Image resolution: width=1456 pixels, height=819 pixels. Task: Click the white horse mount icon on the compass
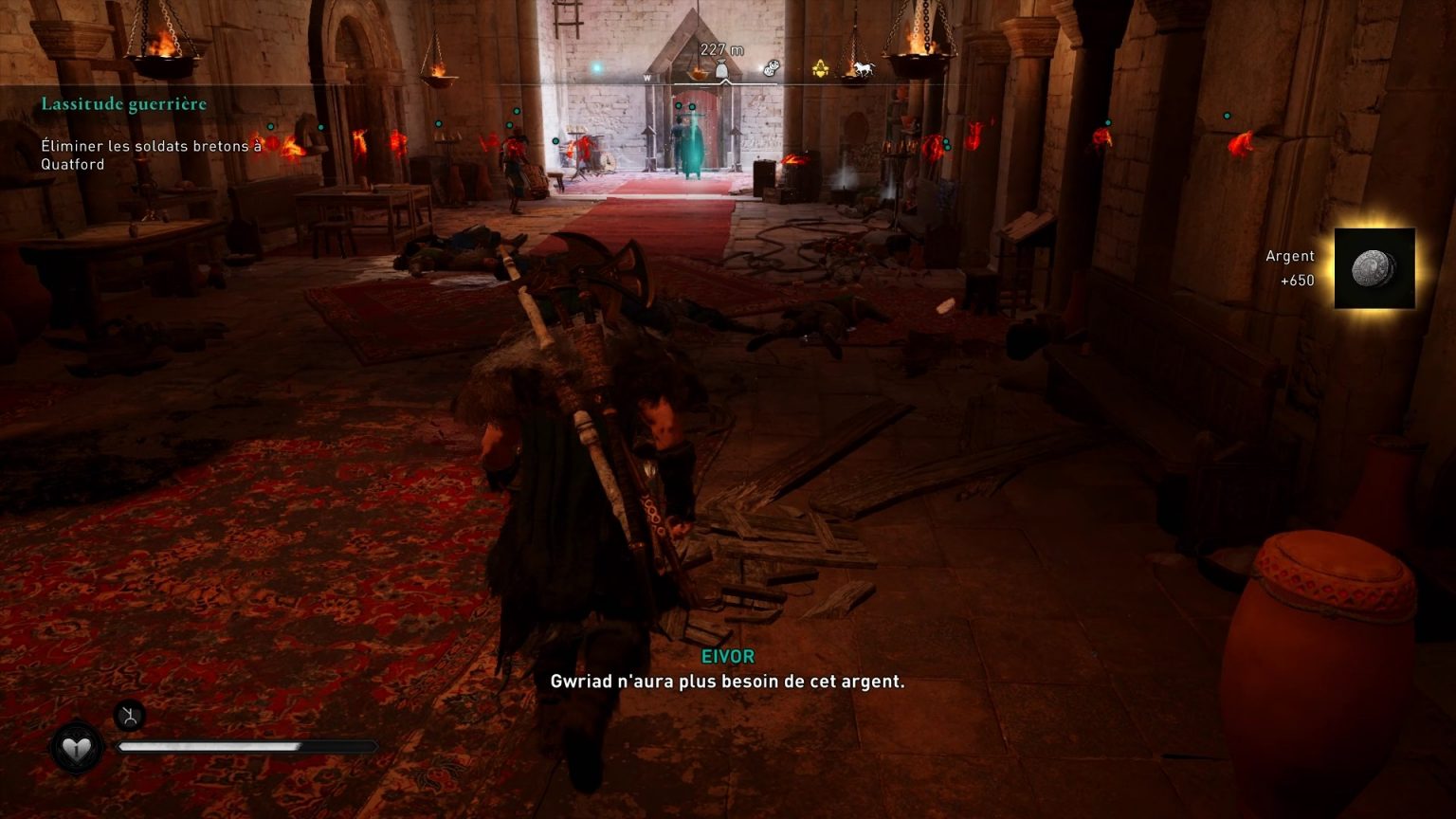tap(865, 68)
